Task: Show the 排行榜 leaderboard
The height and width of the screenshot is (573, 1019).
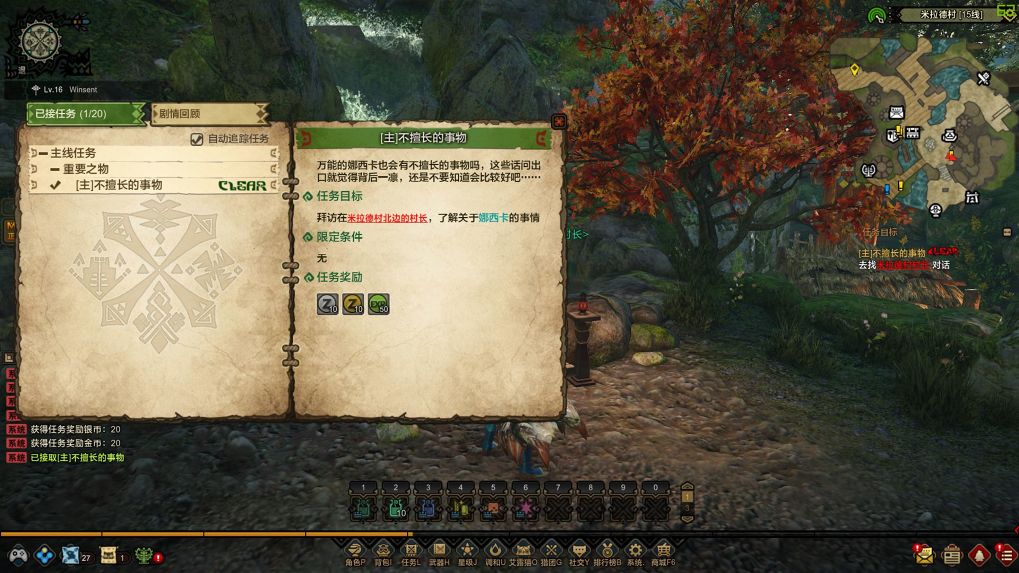Action: pos(607,549)
